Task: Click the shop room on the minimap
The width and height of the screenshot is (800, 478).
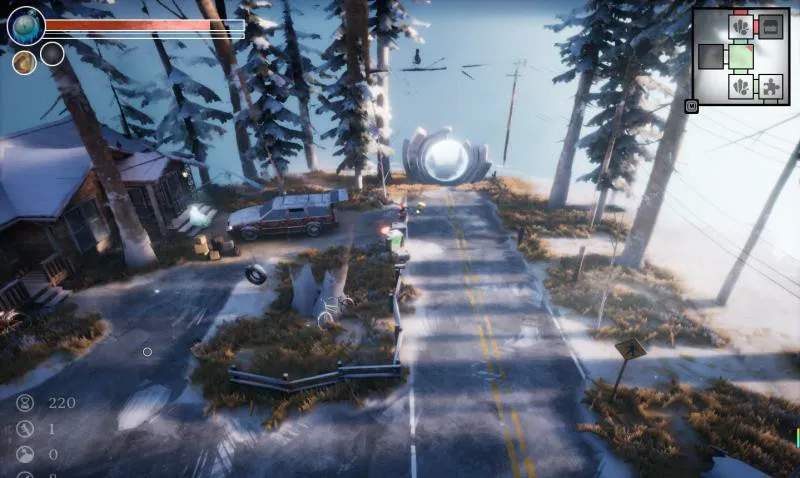Action: tap(771, 27)
